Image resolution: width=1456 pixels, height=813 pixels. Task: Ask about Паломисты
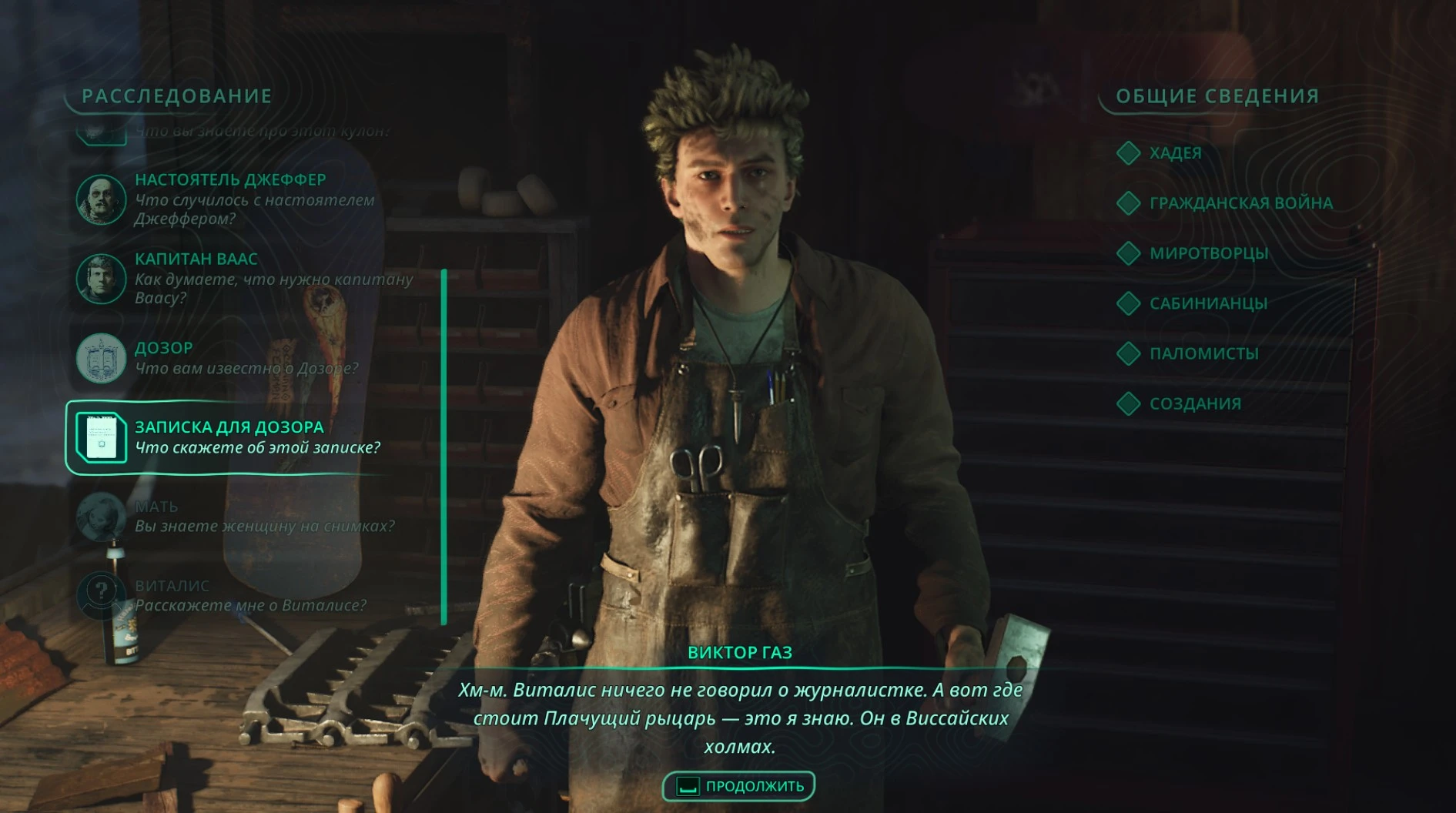(x=1203, y=353)
